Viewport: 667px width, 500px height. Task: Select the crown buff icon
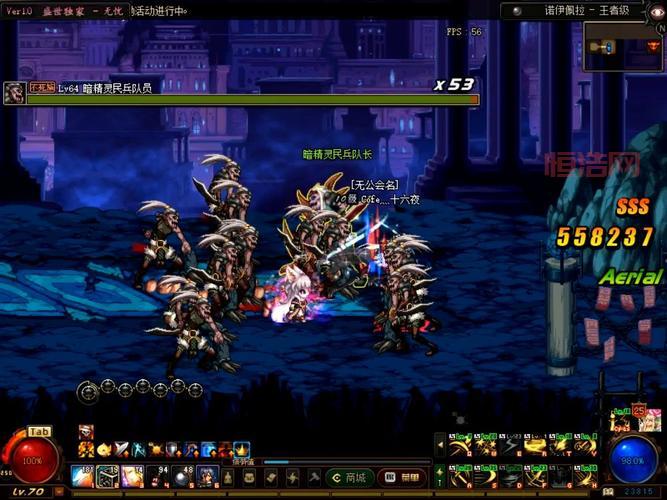tap(241, 449)
